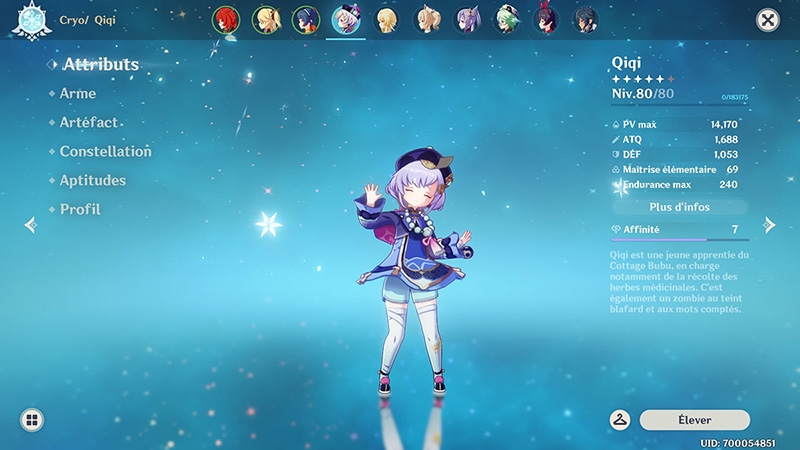Show the Aptitudes section
800x450 pixels.
point(92,180)
